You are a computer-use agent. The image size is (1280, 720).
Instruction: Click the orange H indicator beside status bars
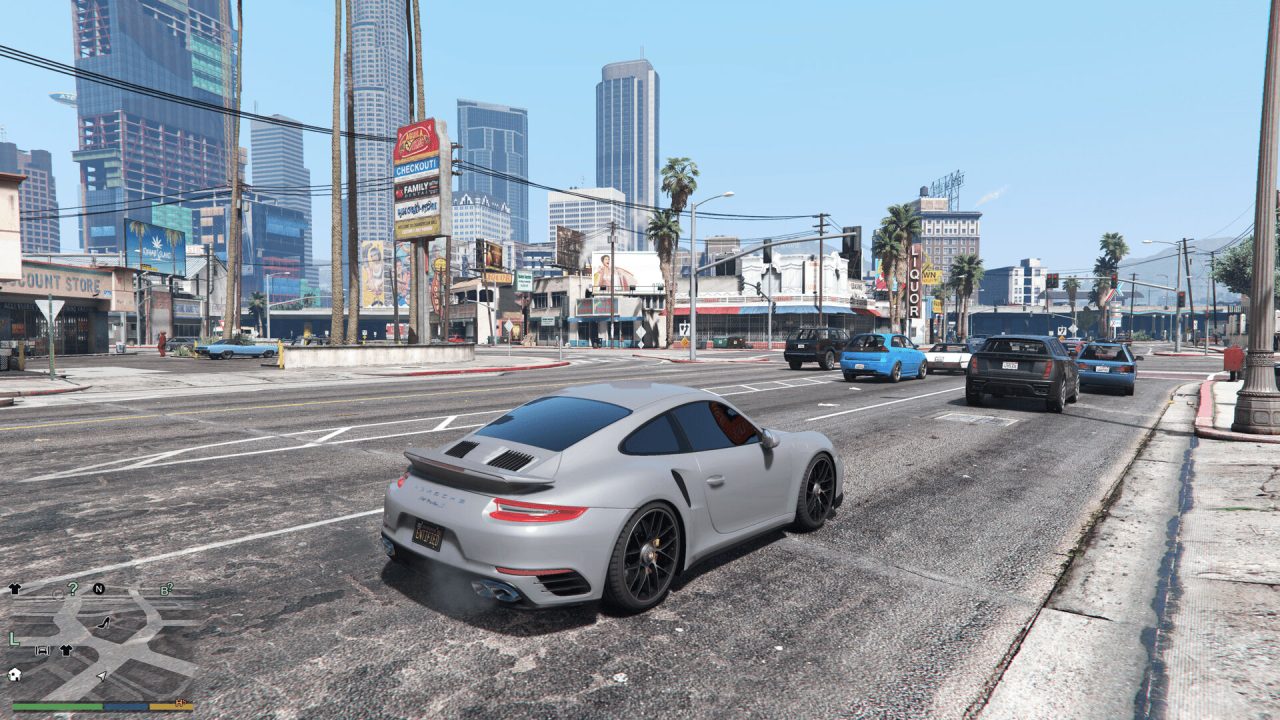coord(180,702)
